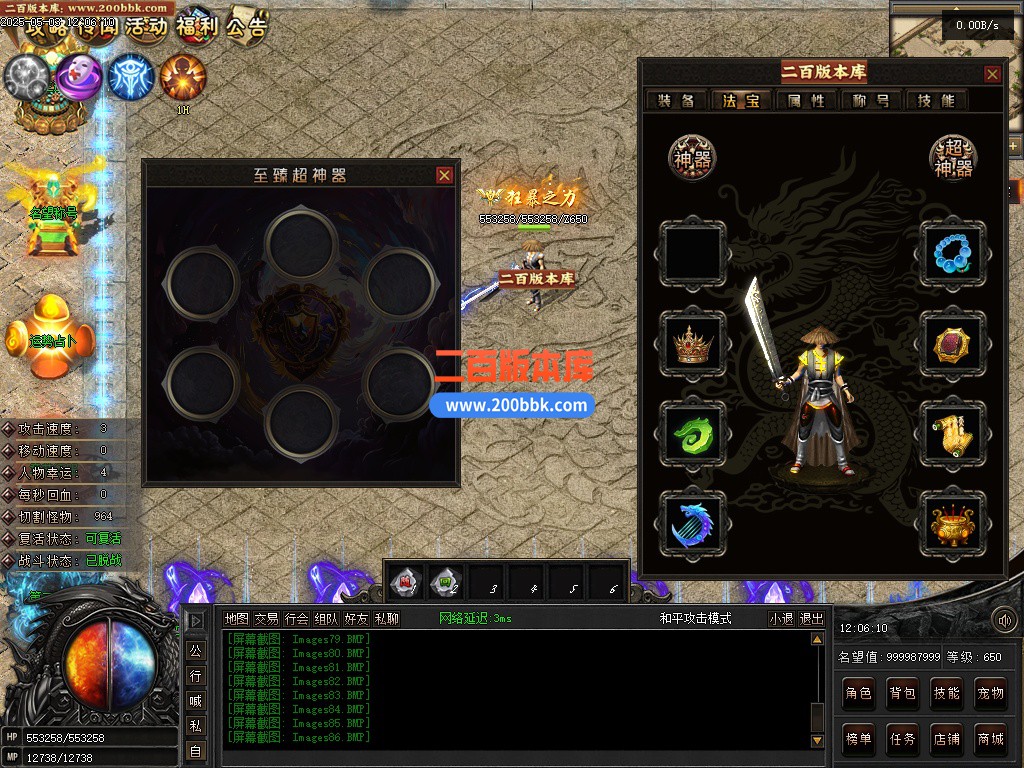The width and height of the screenshot is (1024, 768).
Task: Click the 退出 exit button
Action: tap(812, 619)
